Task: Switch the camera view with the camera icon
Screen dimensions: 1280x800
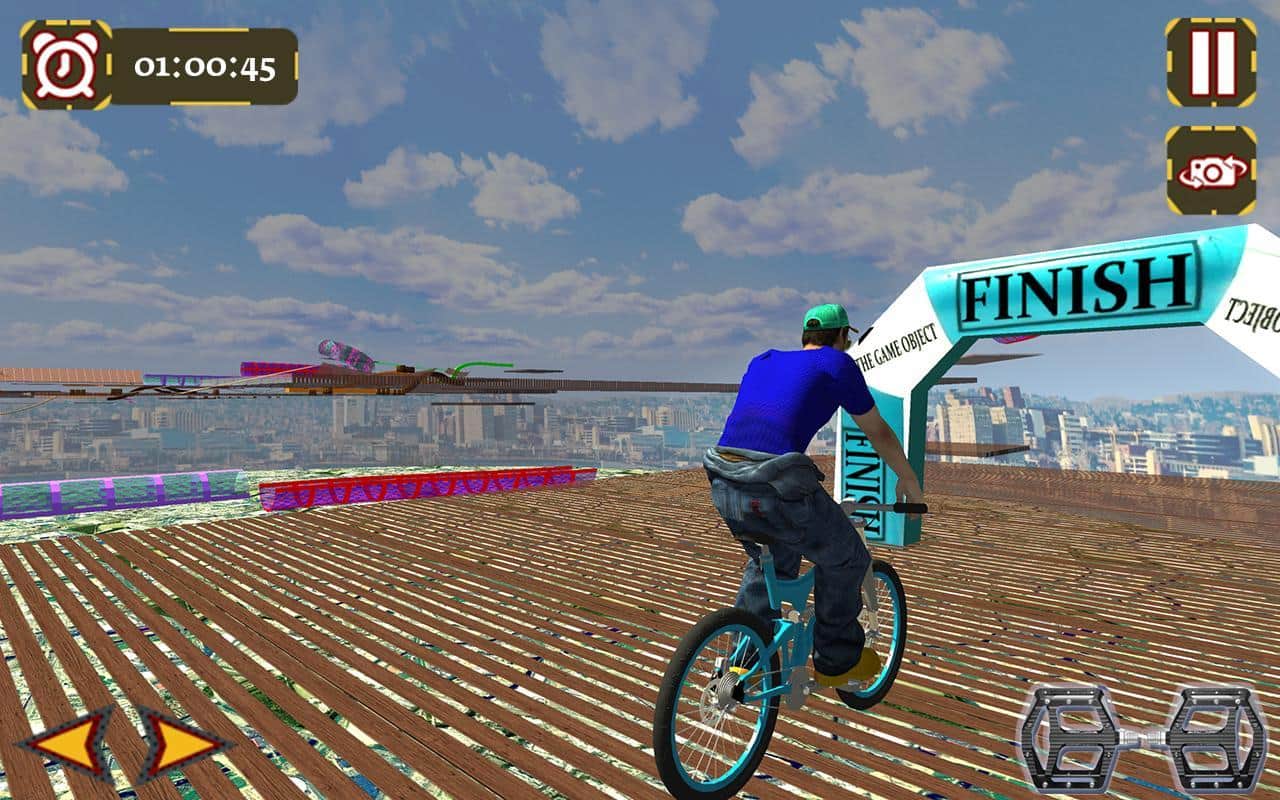Action: click(1211, 170)
